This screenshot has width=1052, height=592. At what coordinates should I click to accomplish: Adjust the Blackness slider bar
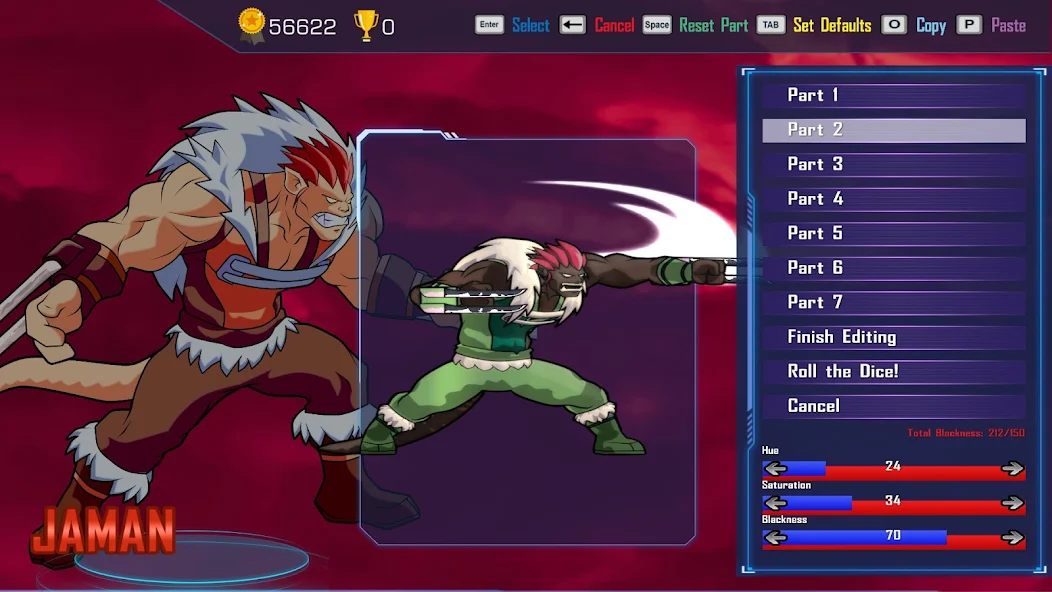coord(893,537)
